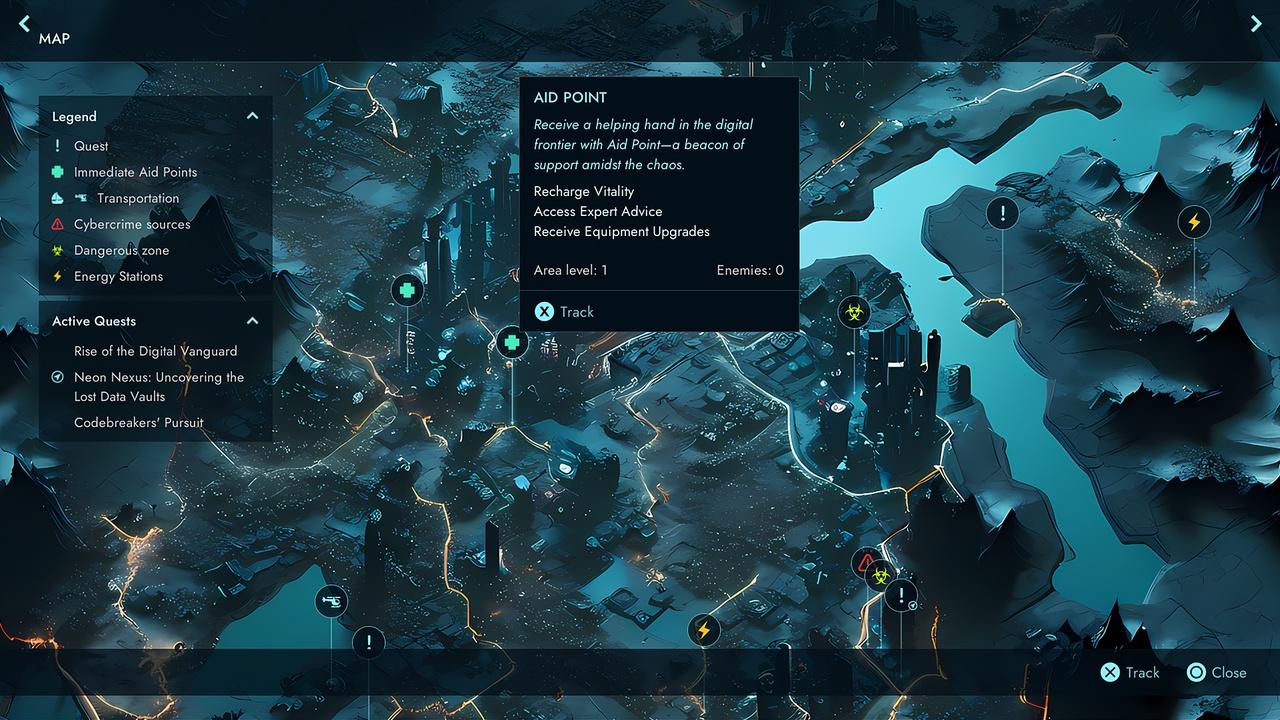Click Track in the bottom bar
This screenshot has height=720, width=1280.
coord(1131,672)
